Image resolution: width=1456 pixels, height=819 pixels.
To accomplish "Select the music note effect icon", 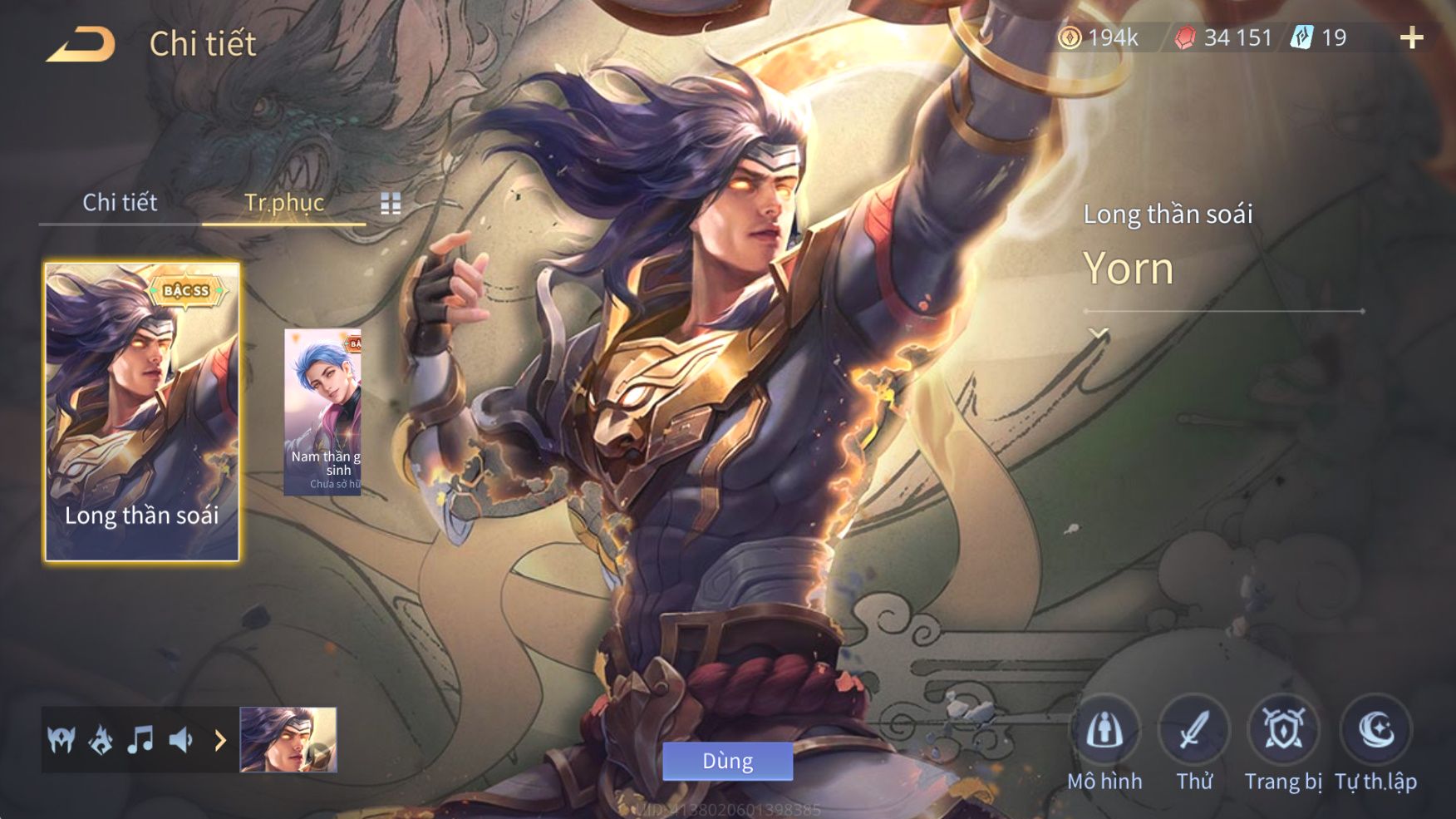I will [140, 739].
